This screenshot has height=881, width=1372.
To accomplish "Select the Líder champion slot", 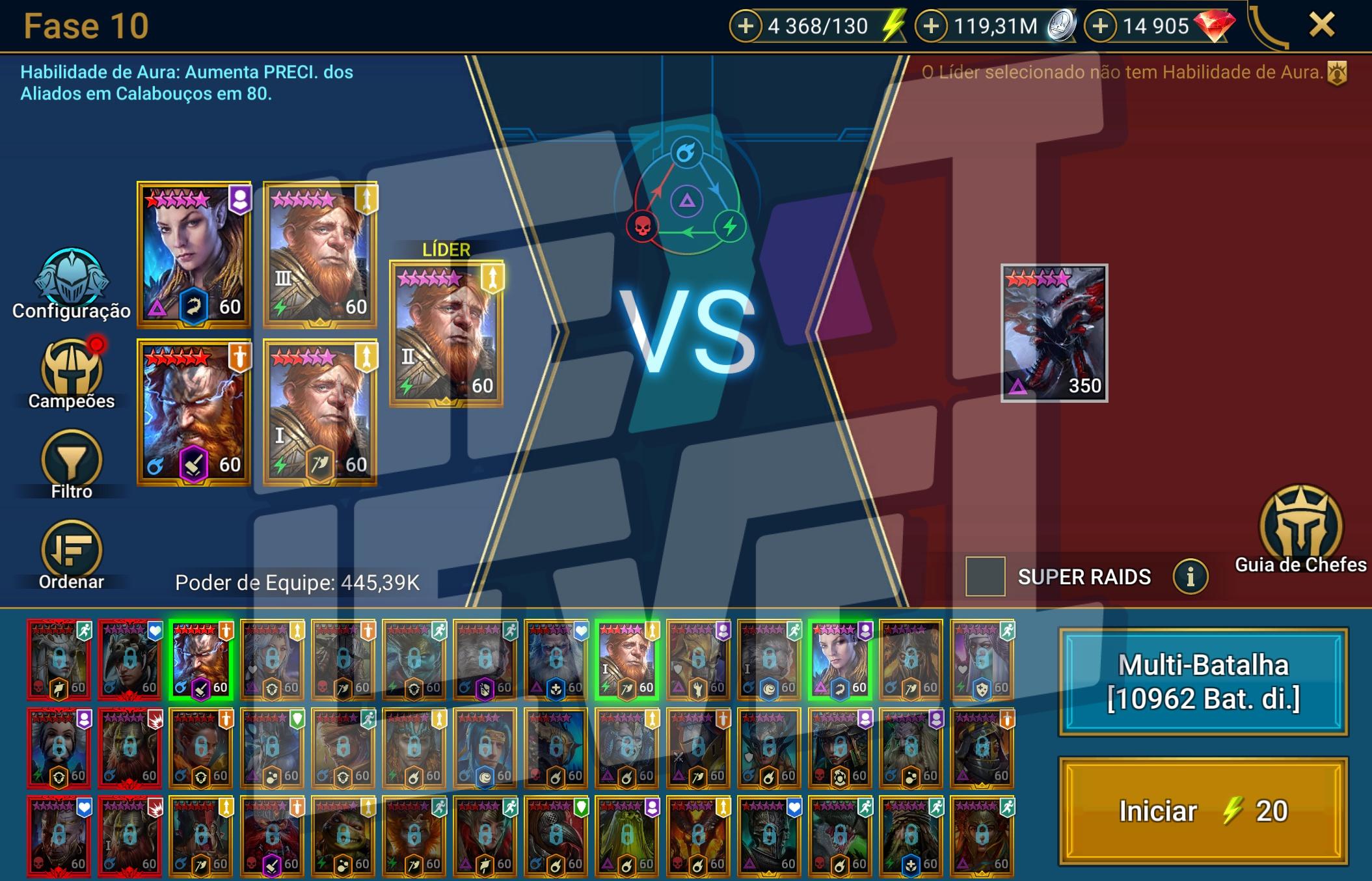I will pos(446,333).
